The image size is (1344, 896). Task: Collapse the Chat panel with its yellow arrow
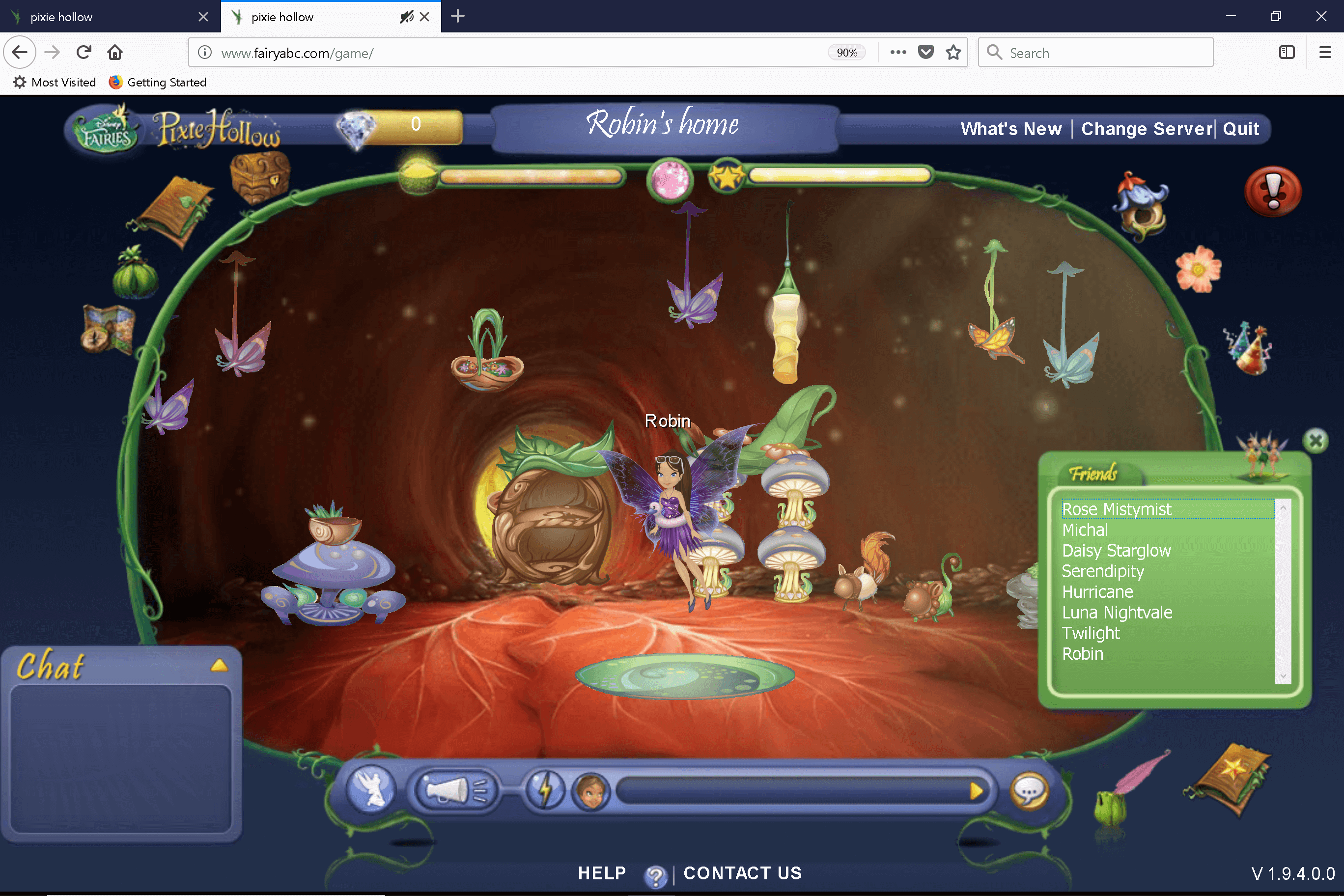tap(219, 664)
